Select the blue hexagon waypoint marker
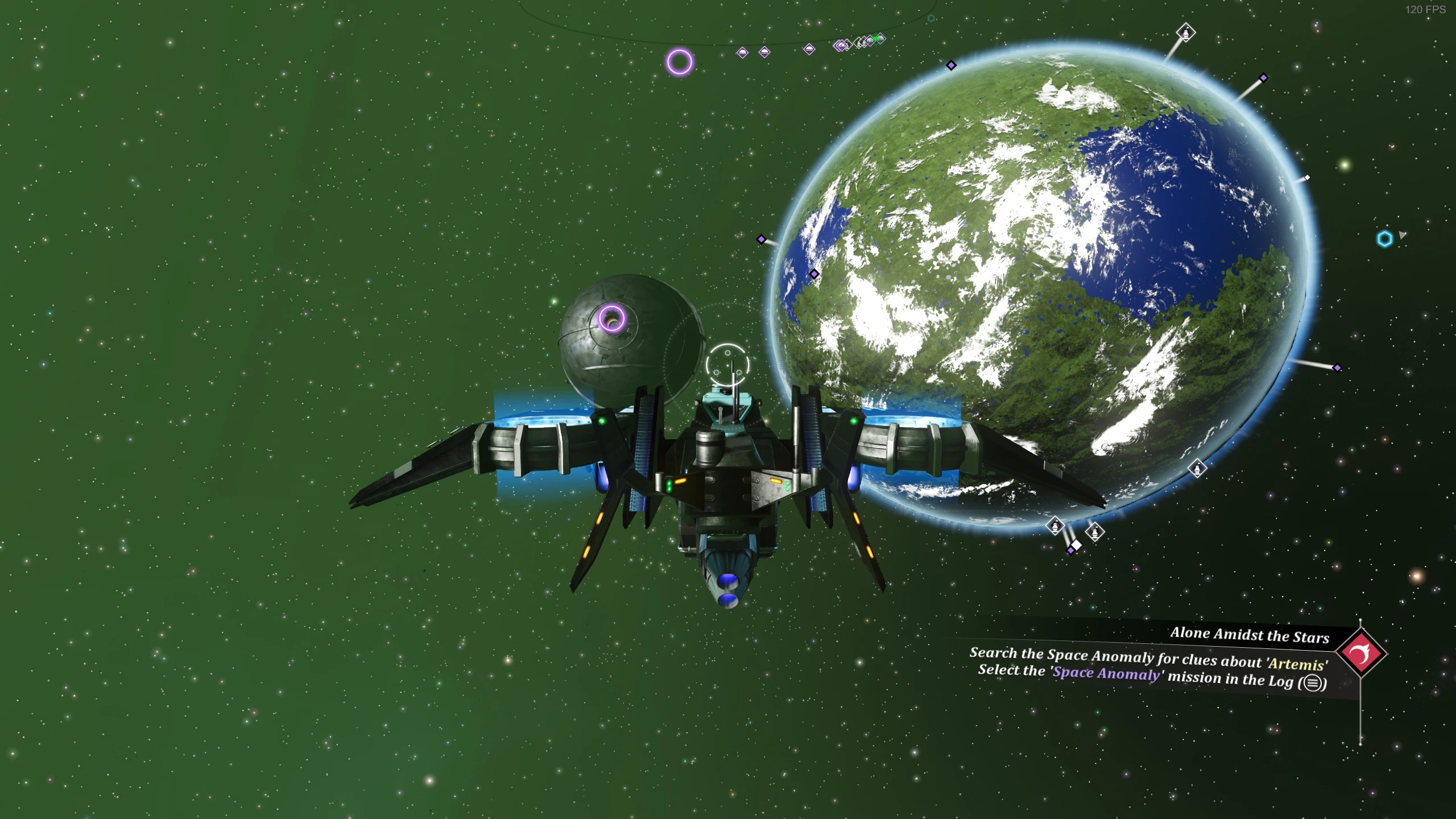The image size is (1456, 819). coord(1384,238)
